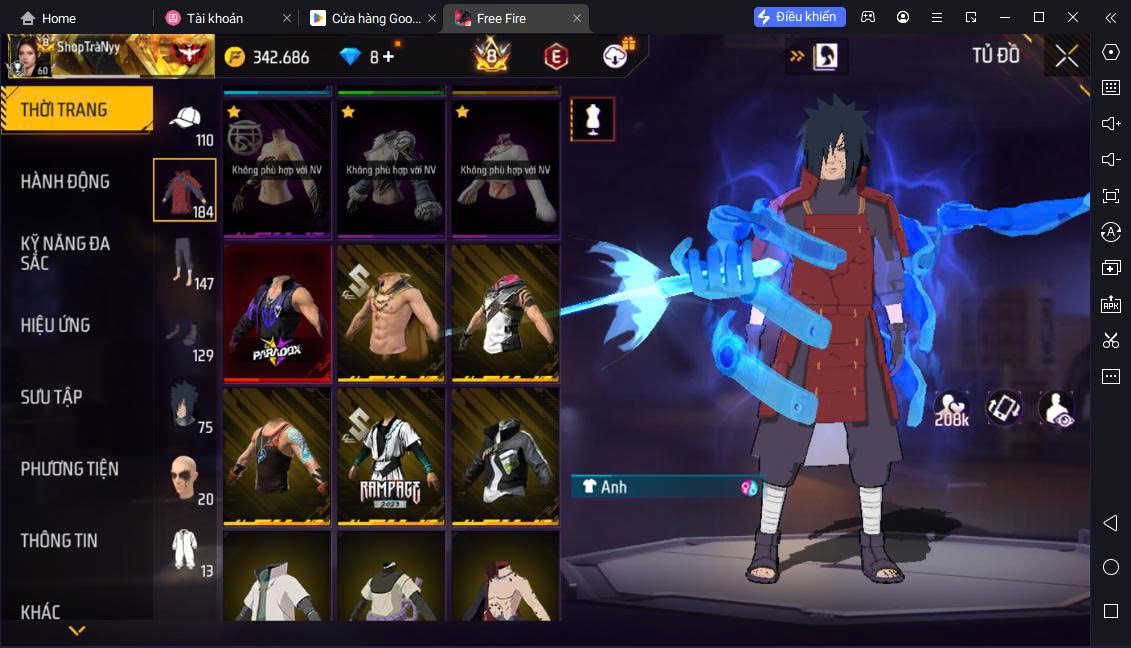1131x648 pixels.
Task: Show the Thông Tin section
Action: tap(59, 541)
